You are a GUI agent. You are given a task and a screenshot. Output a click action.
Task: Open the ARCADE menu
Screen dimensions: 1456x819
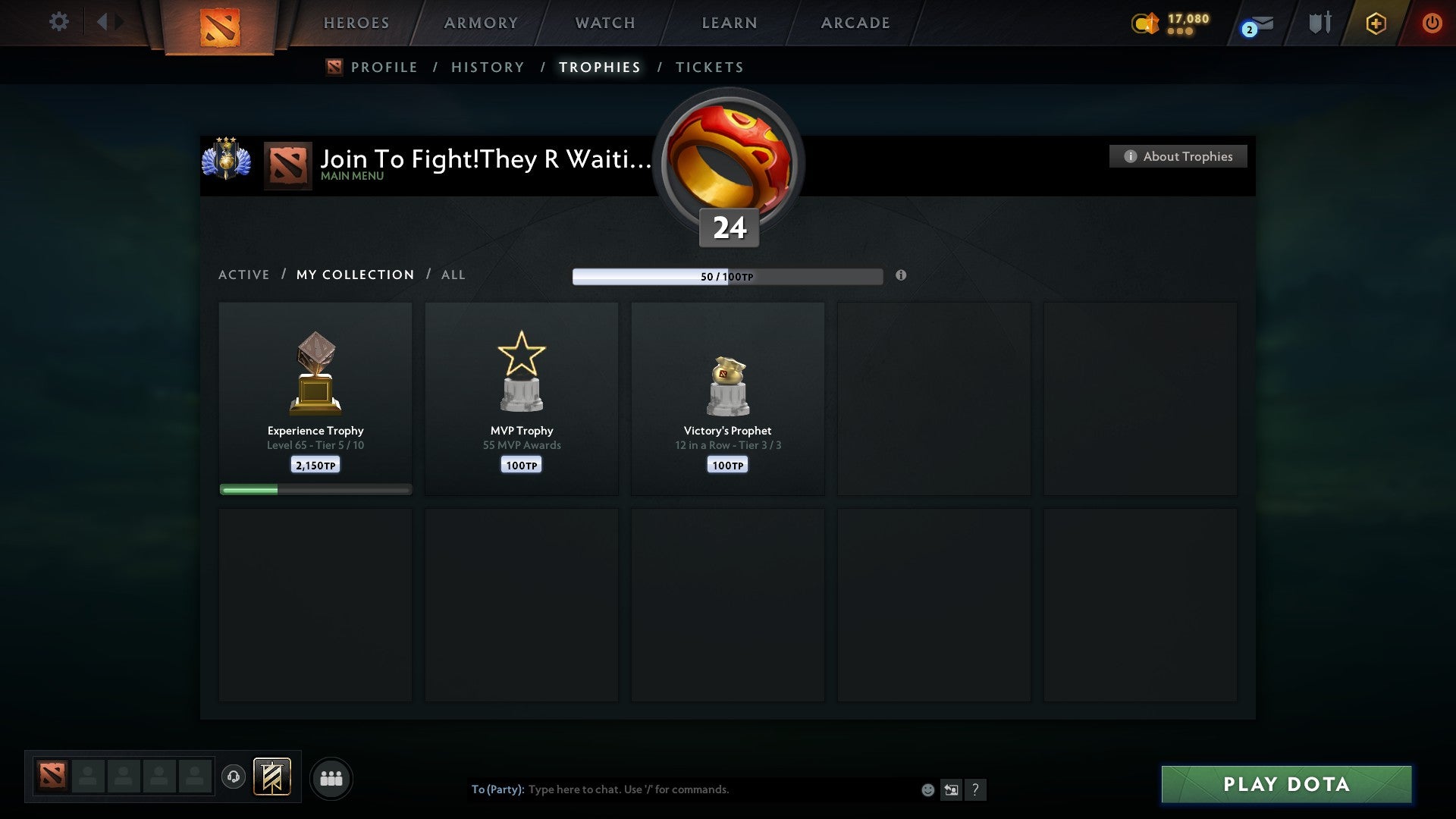click(x=855, y=23)
